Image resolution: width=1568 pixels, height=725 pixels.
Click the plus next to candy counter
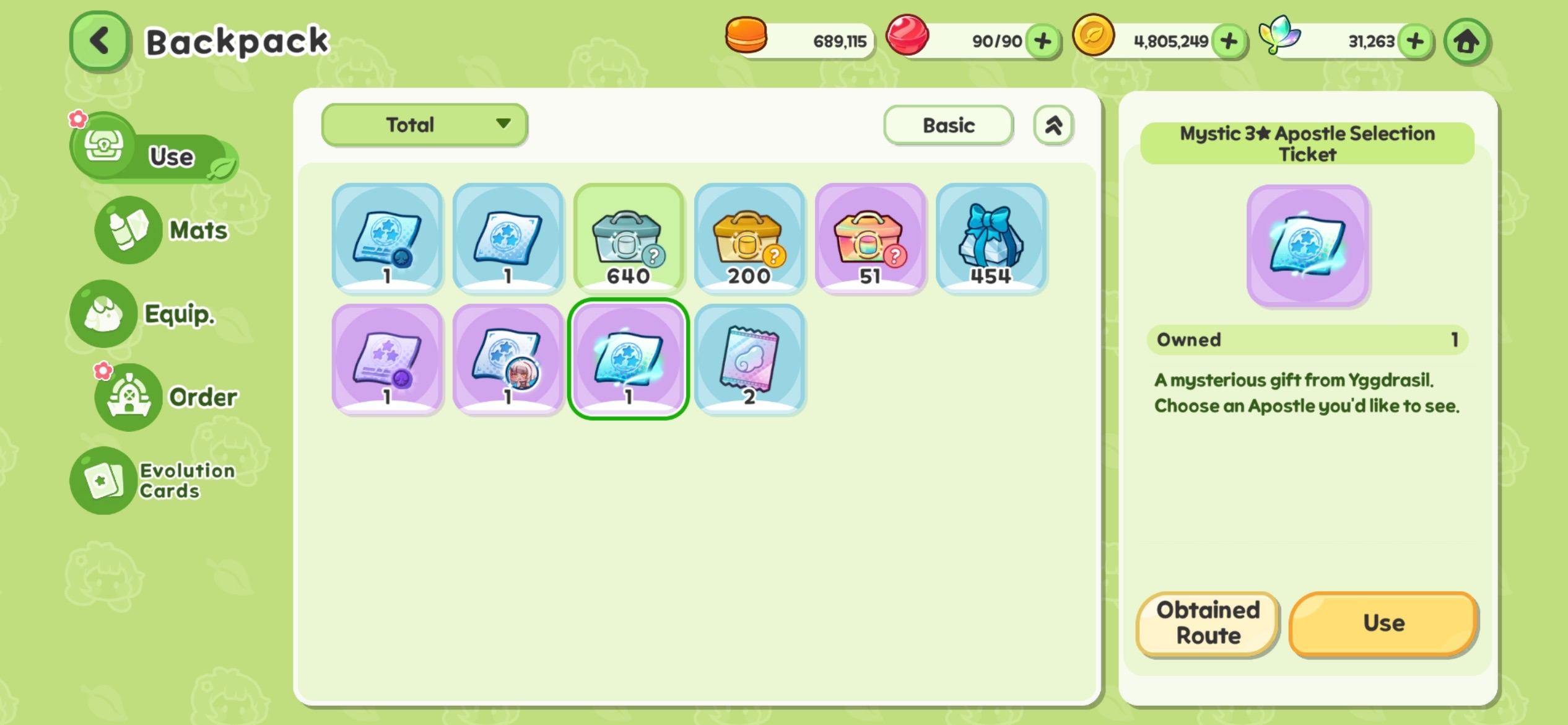[1042, 40]
